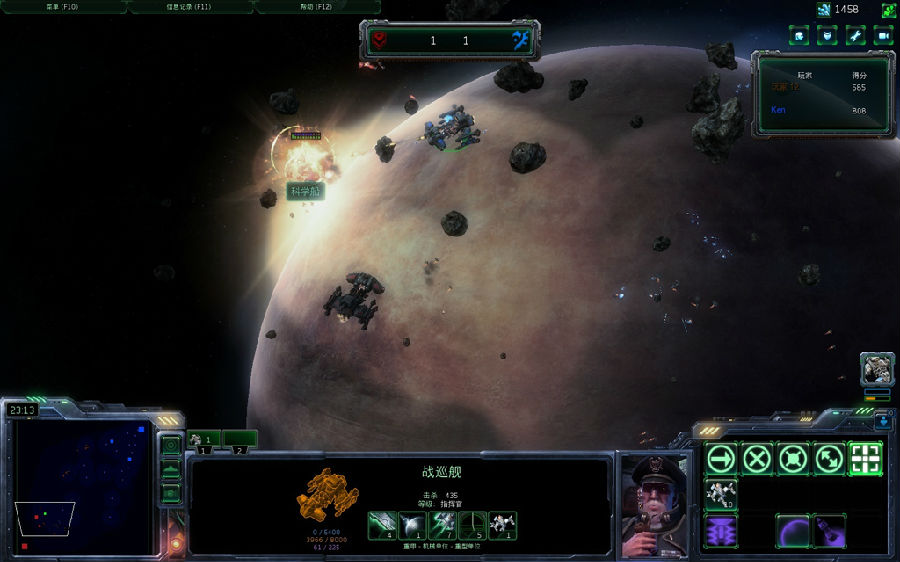900x562 pixels.
Task: Select control group 1 tab
Action: pos(204,440)
